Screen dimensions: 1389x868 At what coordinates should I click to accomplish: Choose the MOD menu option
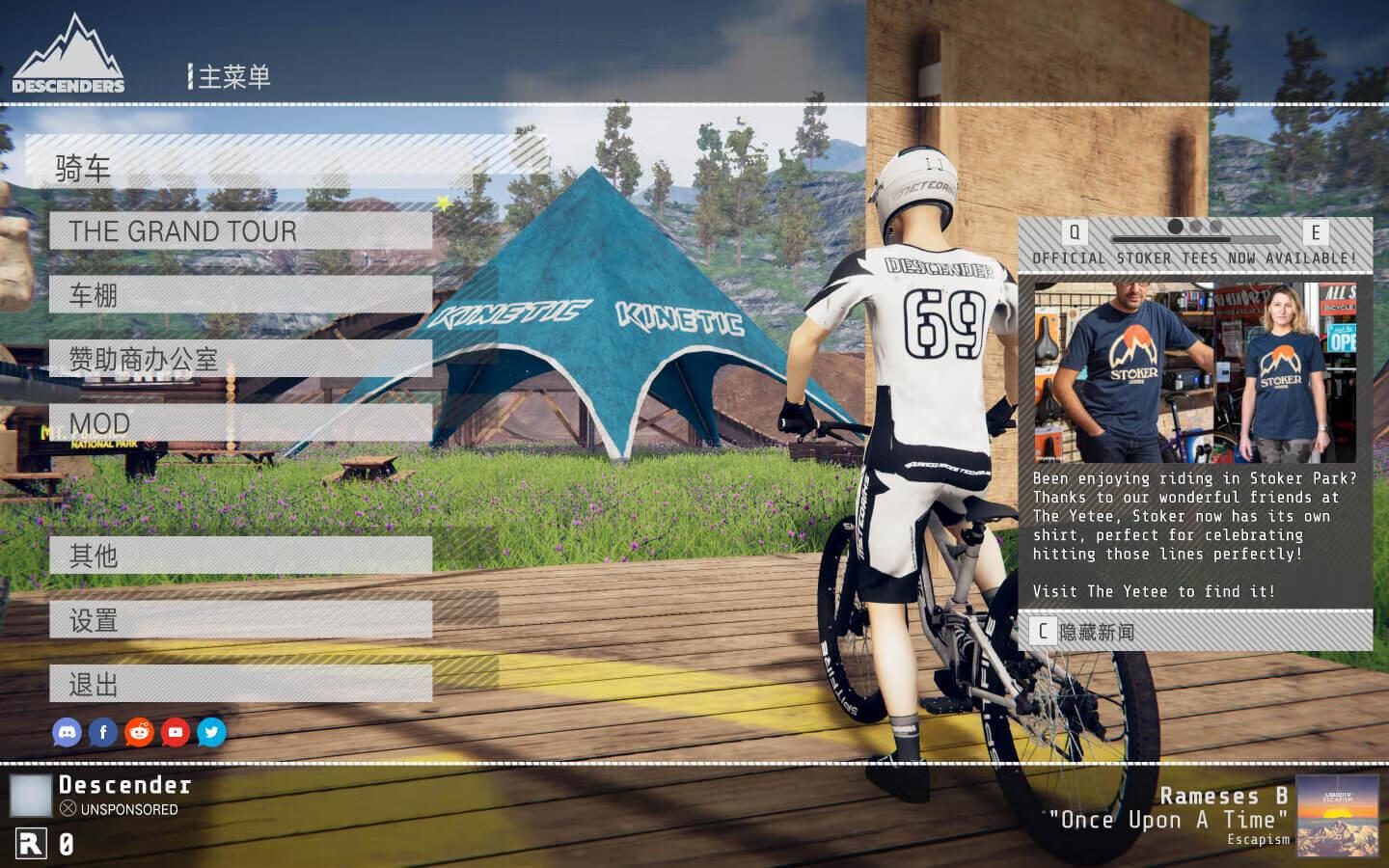tap(240, 423)
